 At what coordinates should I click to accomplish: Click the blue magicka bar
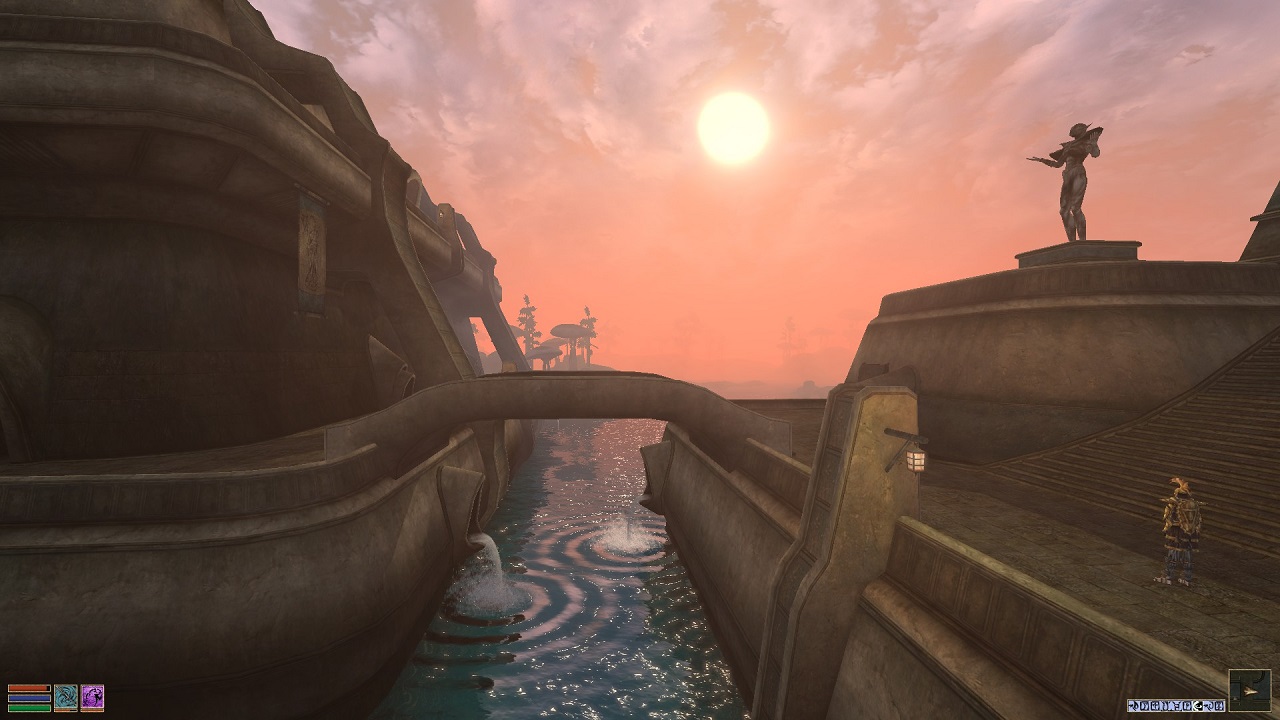[x=29, y=698]
